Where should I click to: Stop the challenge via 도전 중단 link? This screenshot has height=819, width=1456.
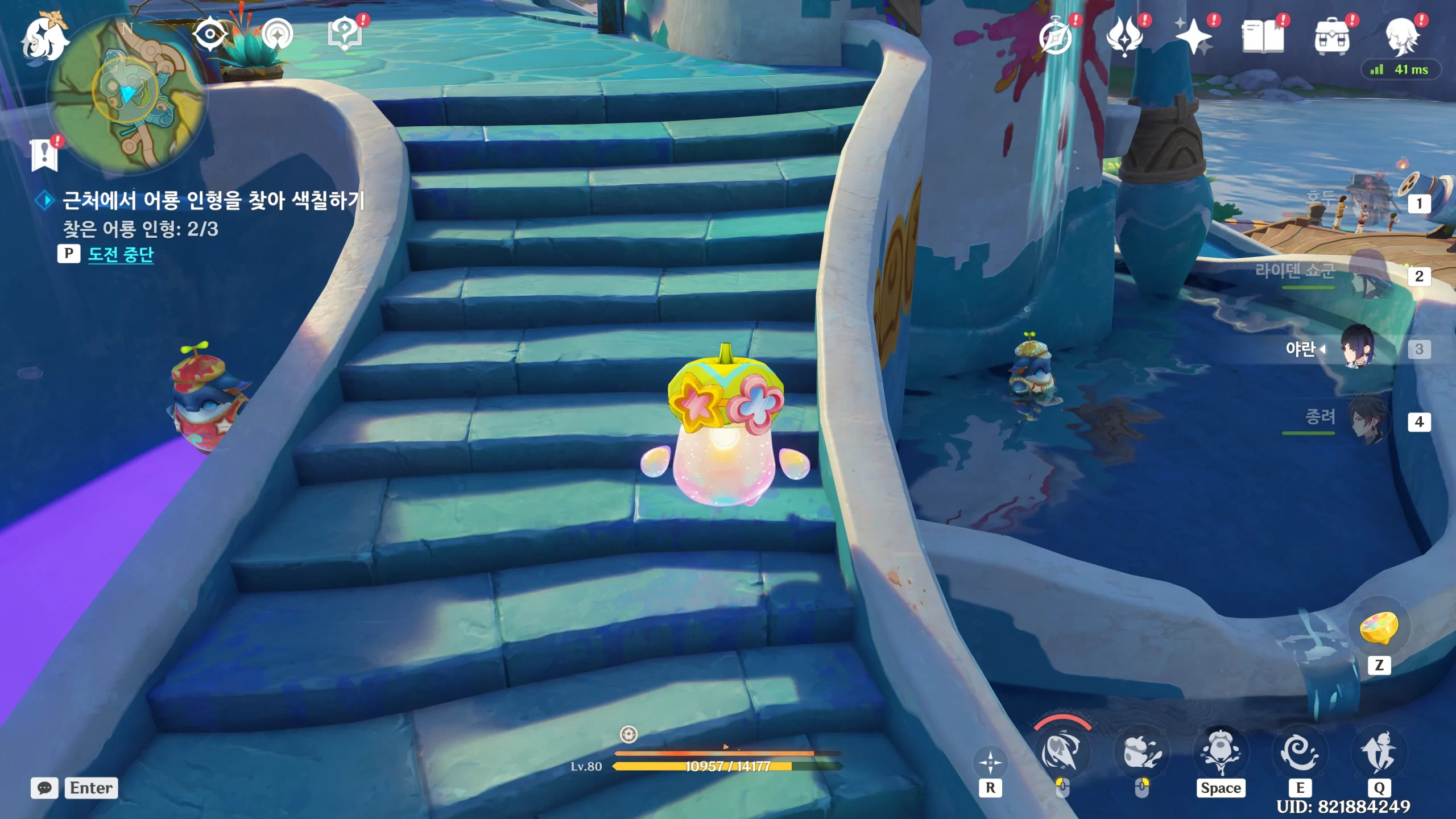pos(121,254)
